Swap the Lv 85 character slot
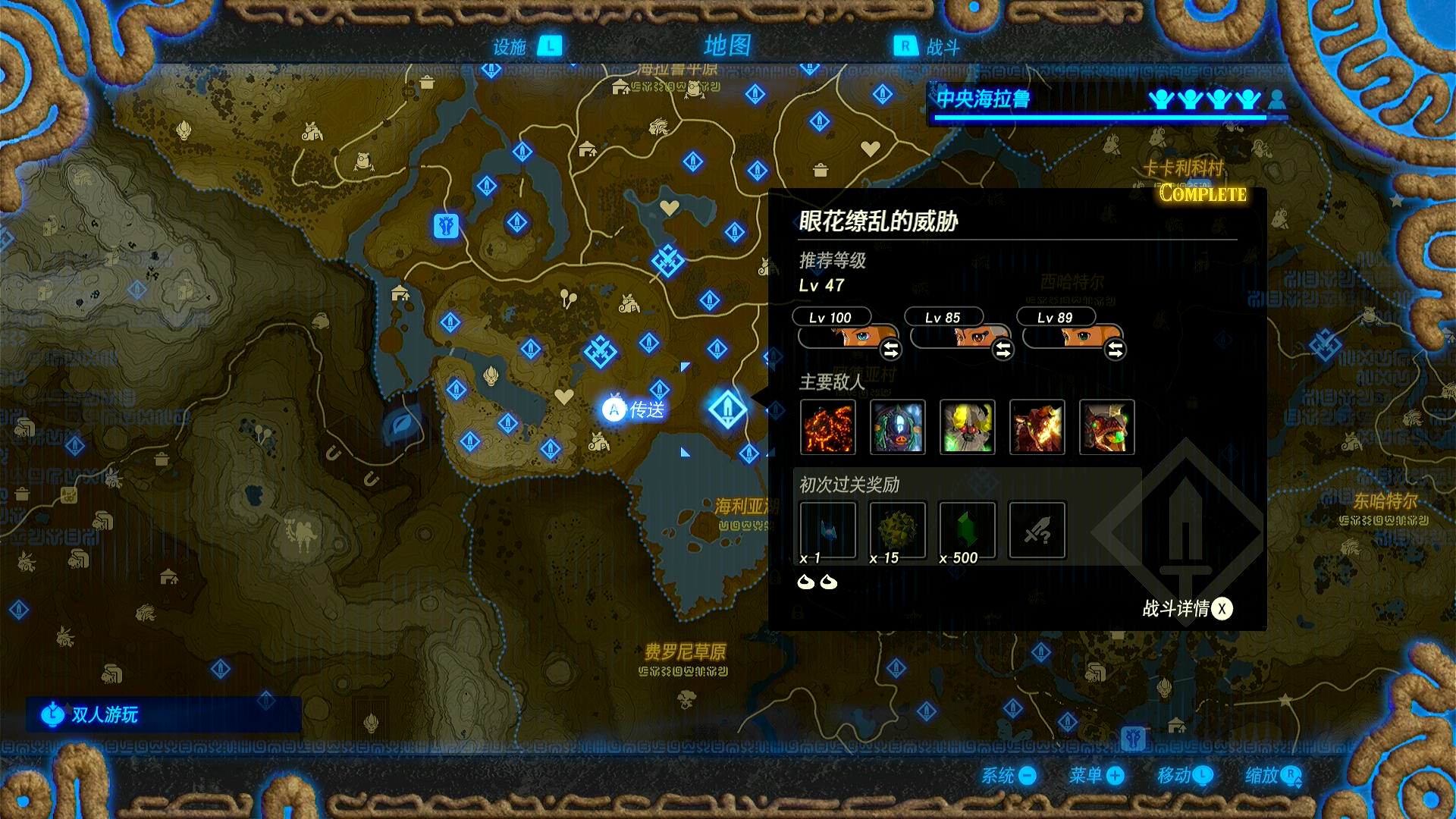The image size is (1456, 819). click(1003, 350)
